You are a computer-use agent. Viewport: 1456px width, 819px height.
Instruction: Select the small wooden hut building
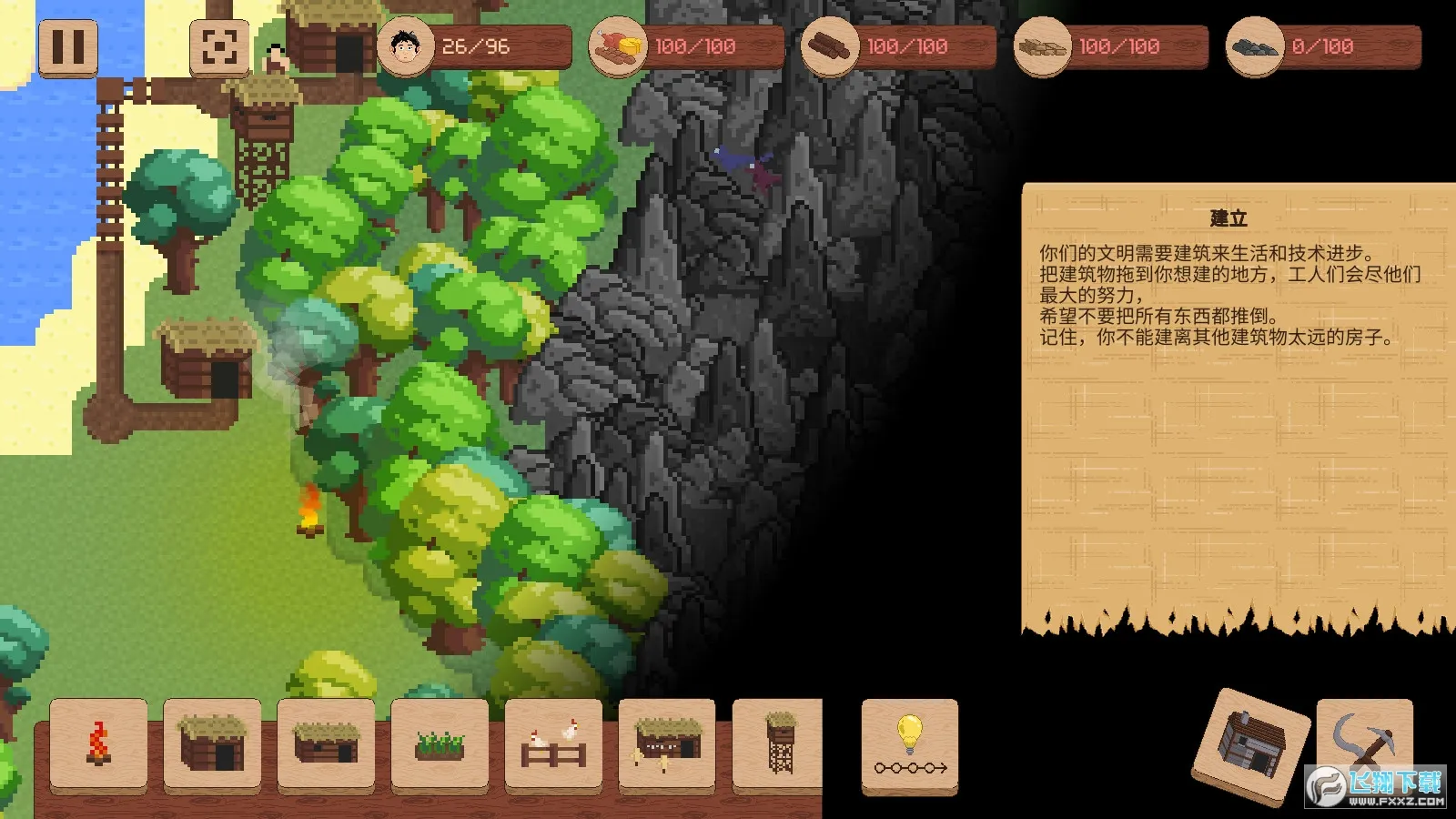pos(325,748)
